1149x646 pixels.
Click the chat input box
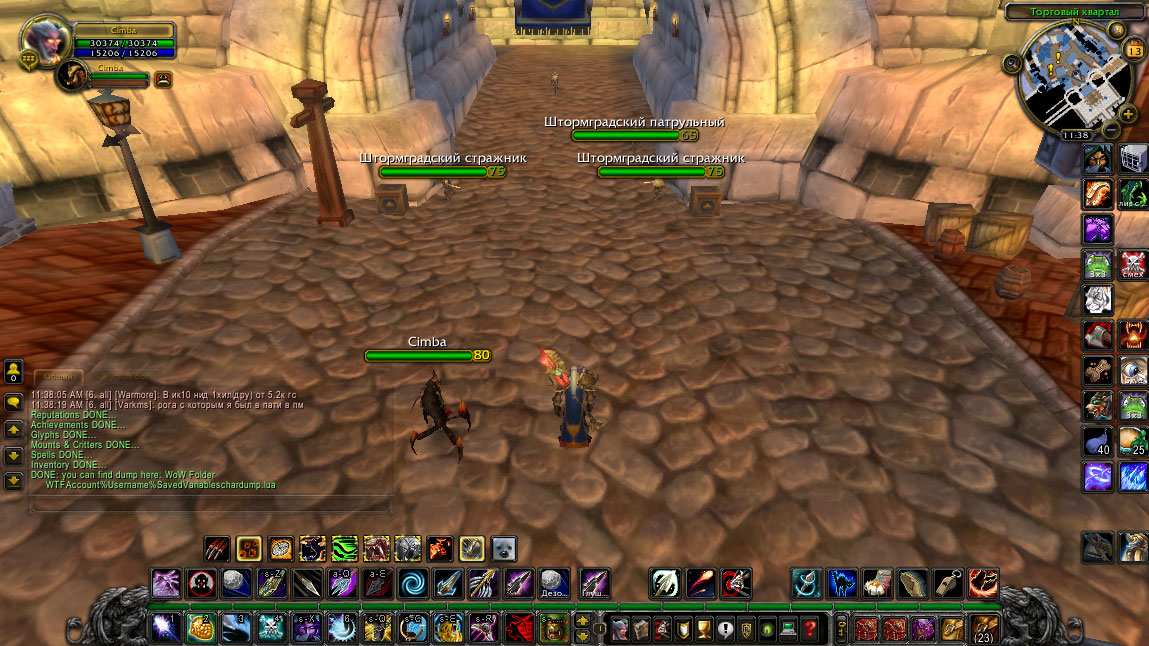click(210, 506)
